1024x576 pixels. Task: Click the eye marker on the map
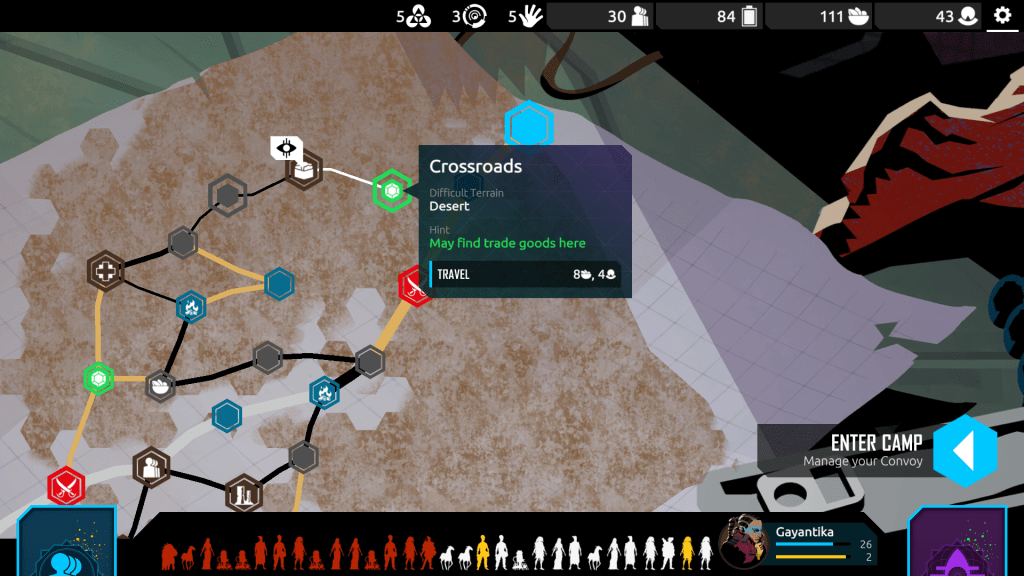[286, 149]
